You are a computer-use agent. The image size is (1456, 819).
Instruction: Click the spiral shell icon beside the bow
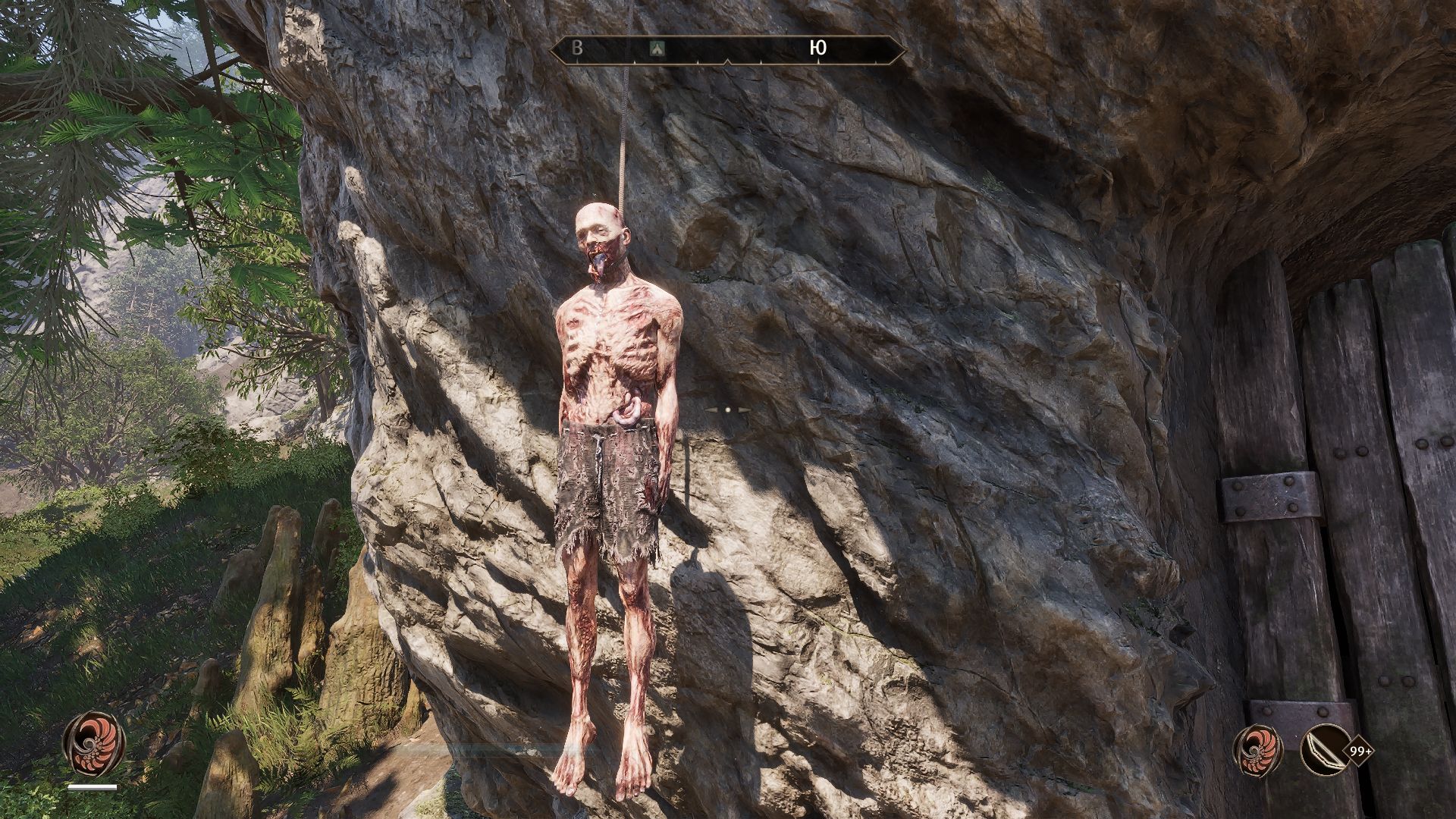click(x=1257, y=750)
